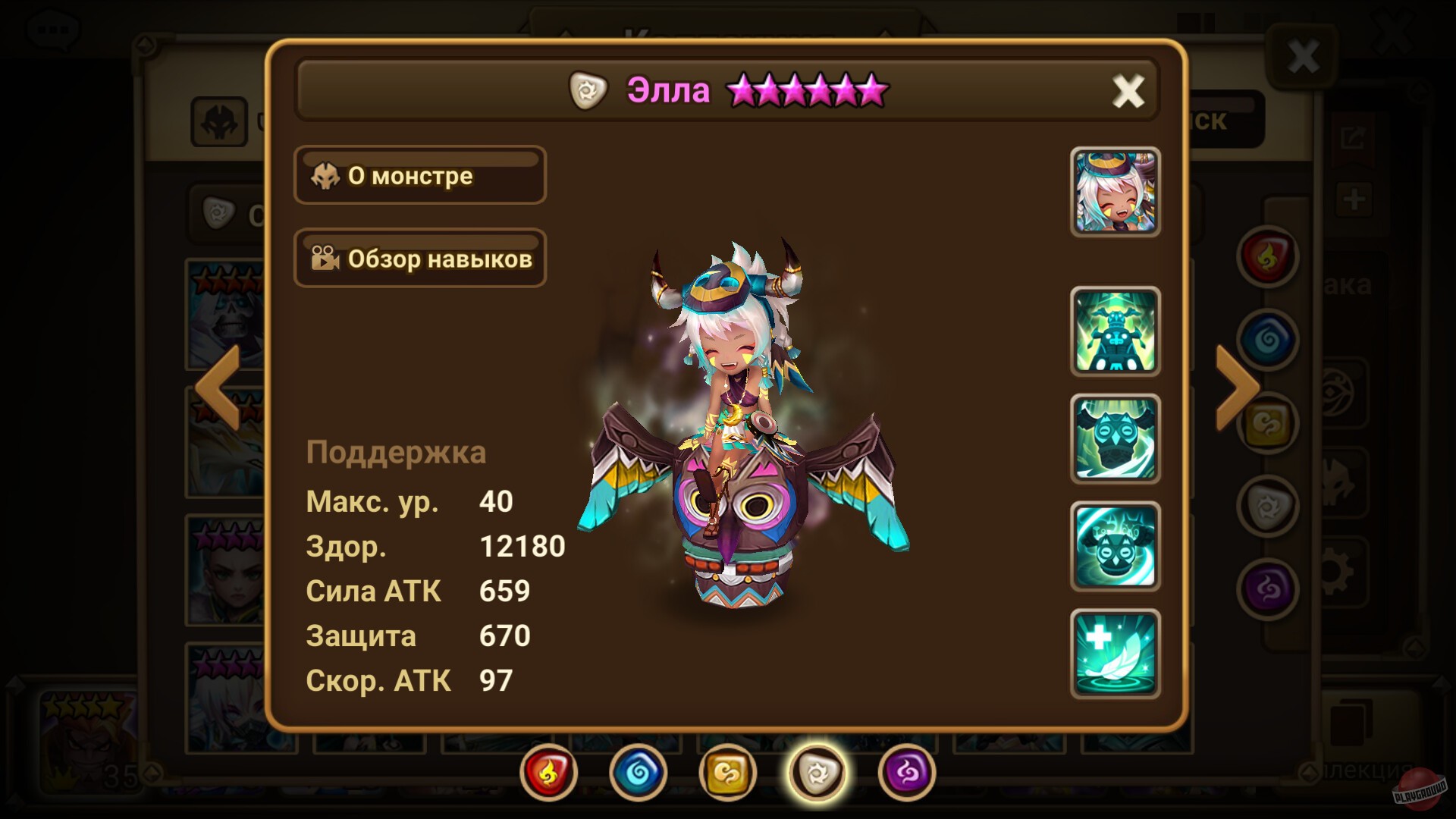Select the owl totem skill icon
Image resolution: width=1456 pixels, height=819 pixels.
point(1116,440)
